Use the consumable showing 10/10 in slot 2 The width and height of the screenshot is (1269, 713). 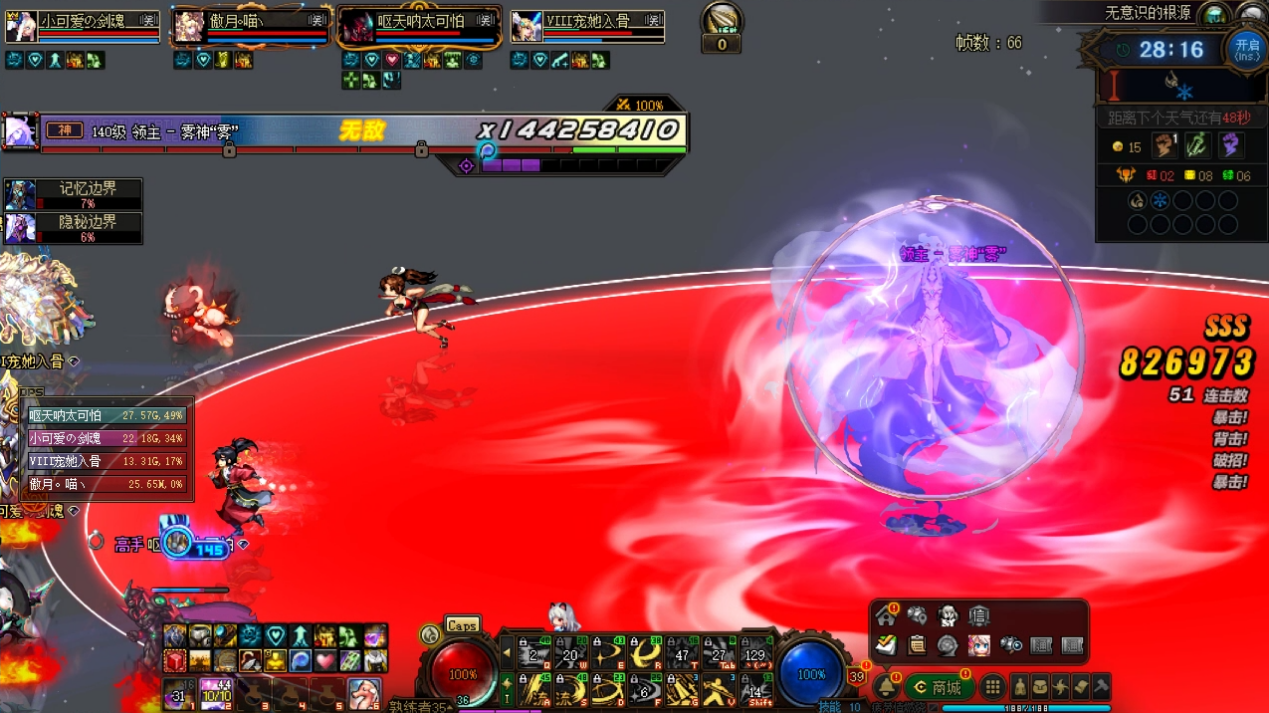click(x=217, y=693)
